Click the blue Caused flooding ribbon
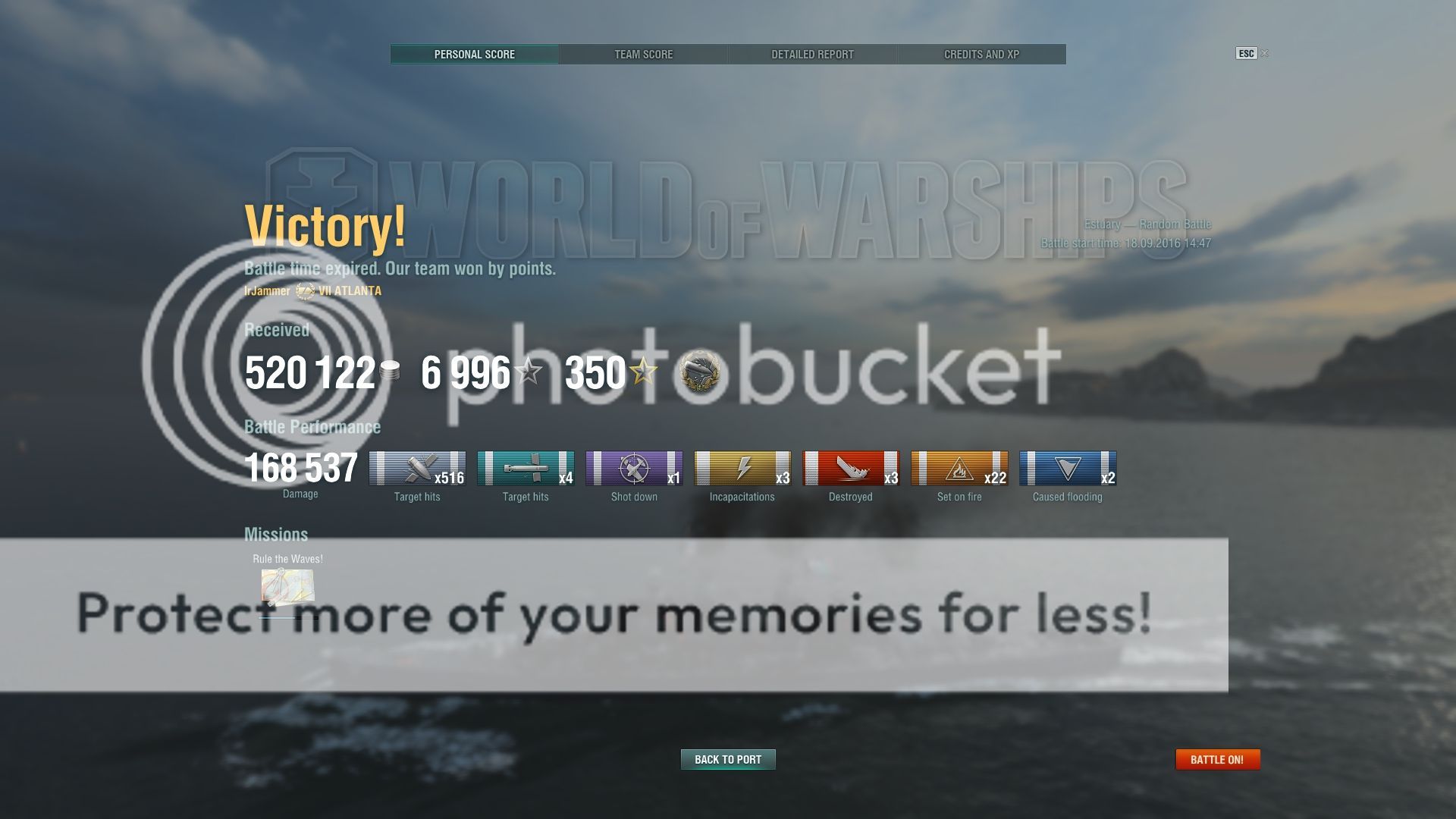 coord(1068,468)
